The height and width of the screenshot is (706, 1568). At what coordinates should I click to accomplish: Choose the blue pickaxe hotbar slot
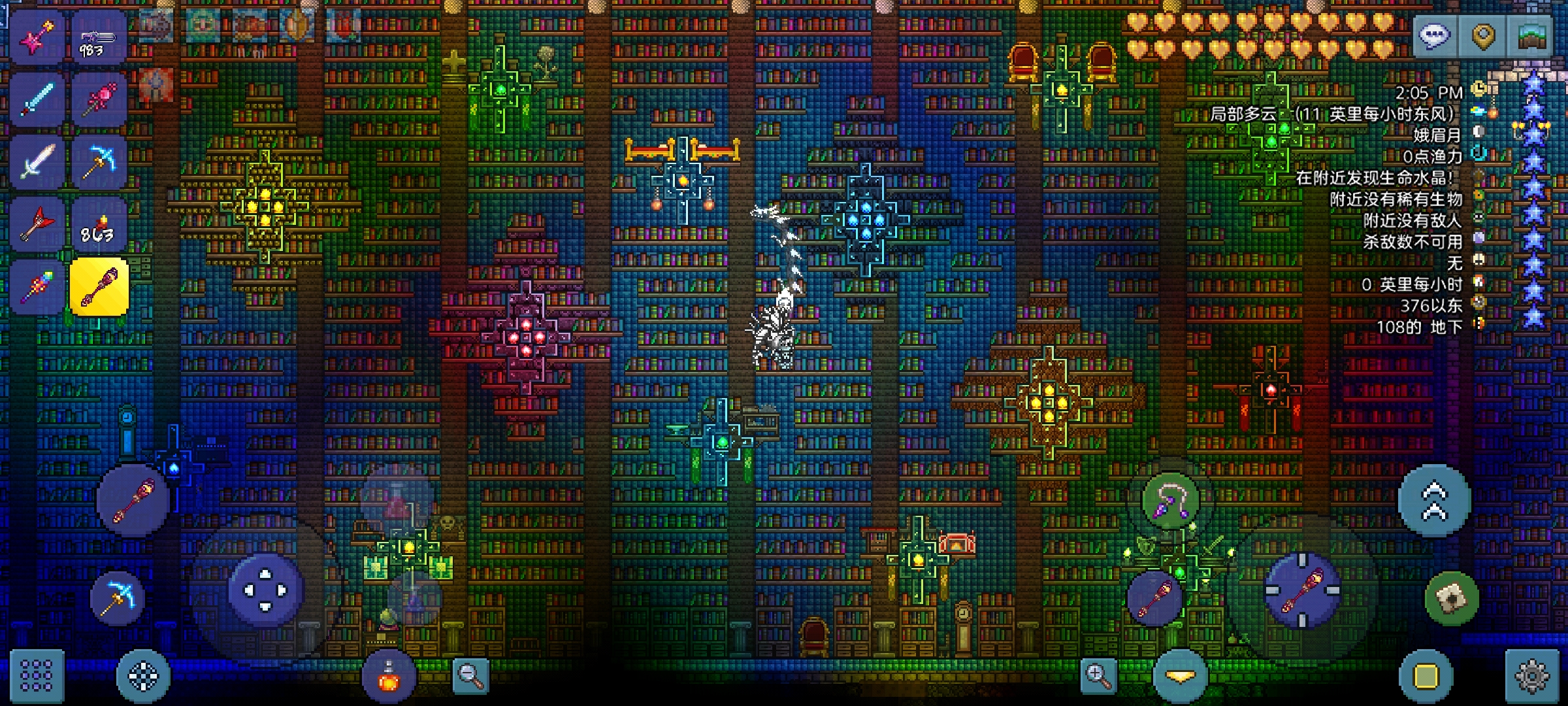tap(98, 161)
